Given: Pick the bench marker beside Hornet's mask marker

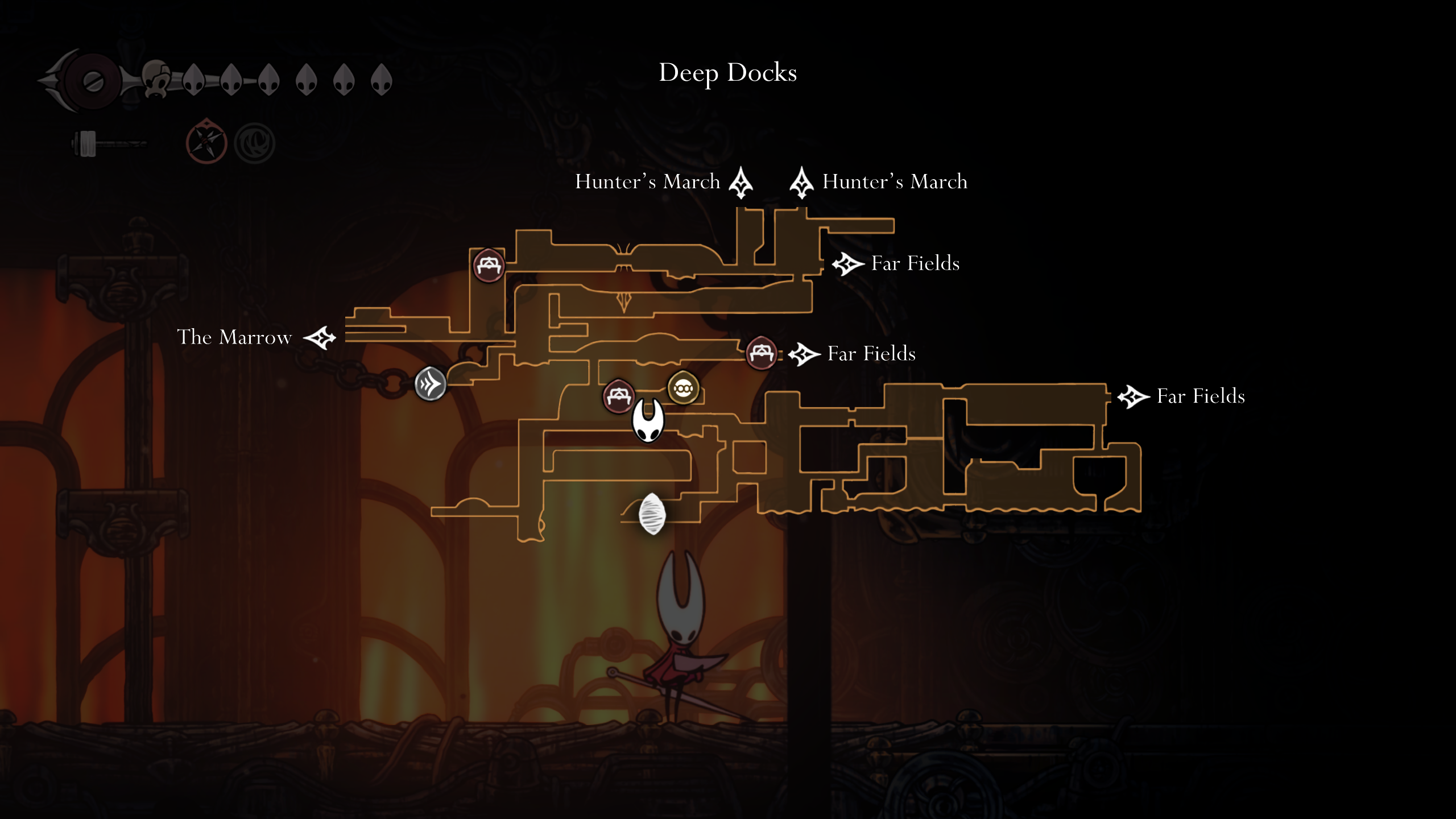Looking at the screenshot, I should coord(618,395).
